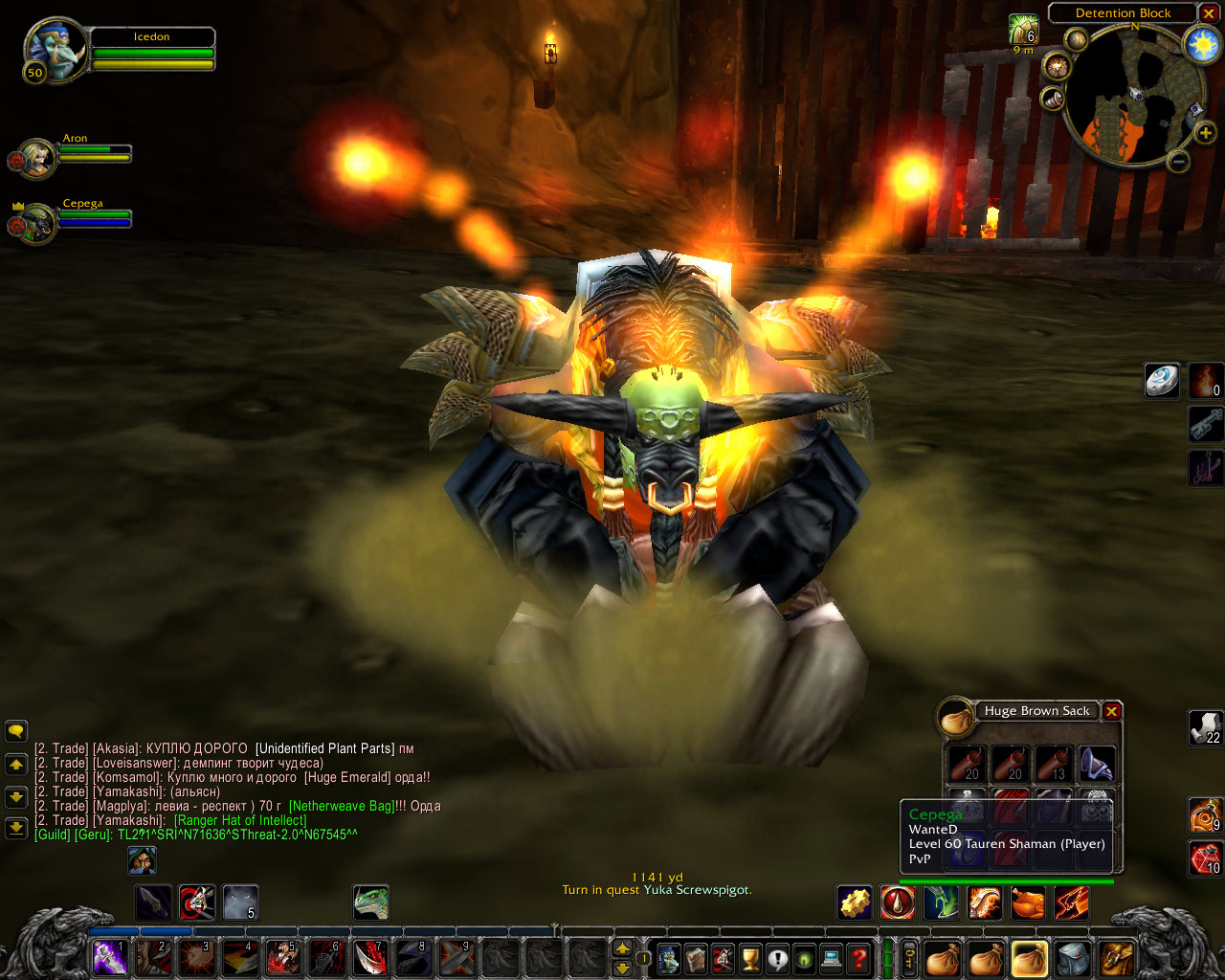Use the orange potion stack of 9
This screenshot has height=980, width=1225.
[x=1205, y=814]
